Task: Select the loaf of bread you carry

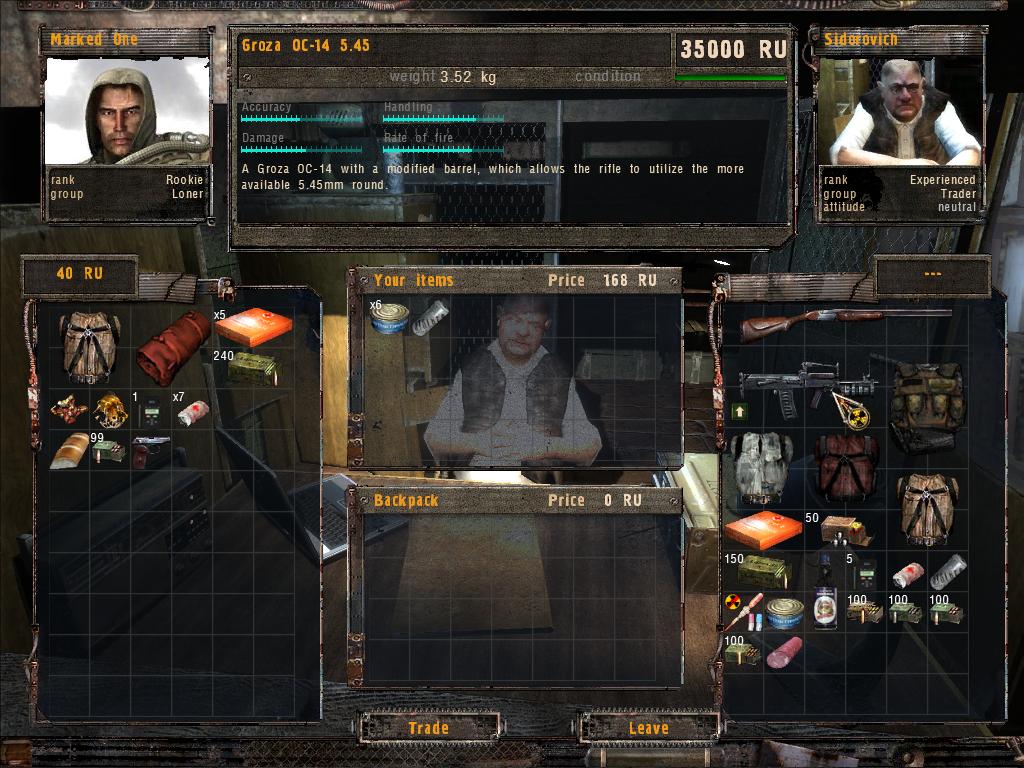Action: click(70, 451)
